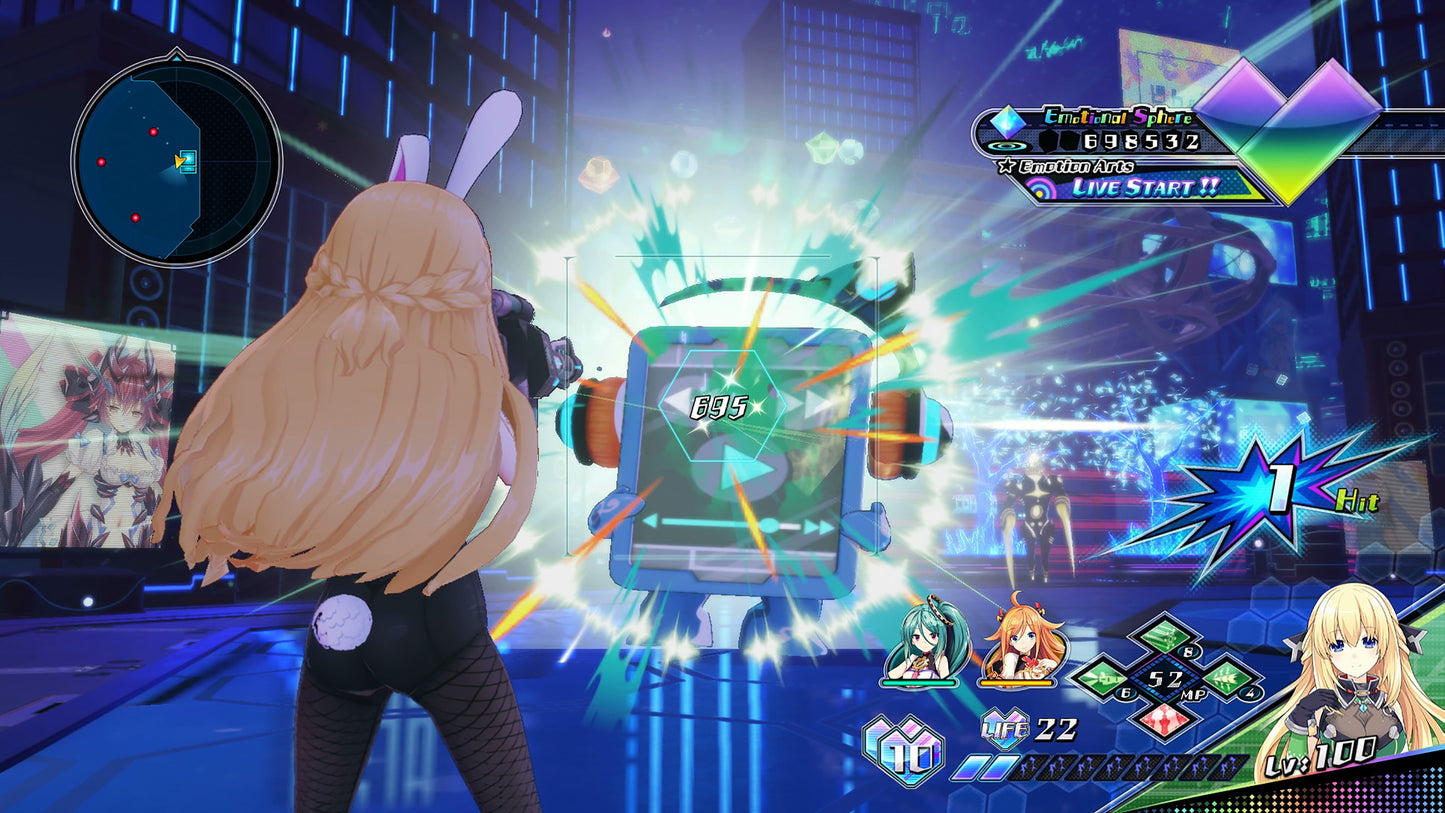The image size is (1445, 813).
Task: Choose the right skill icon costing 4 MP
Action: (x=1227, y=679)
